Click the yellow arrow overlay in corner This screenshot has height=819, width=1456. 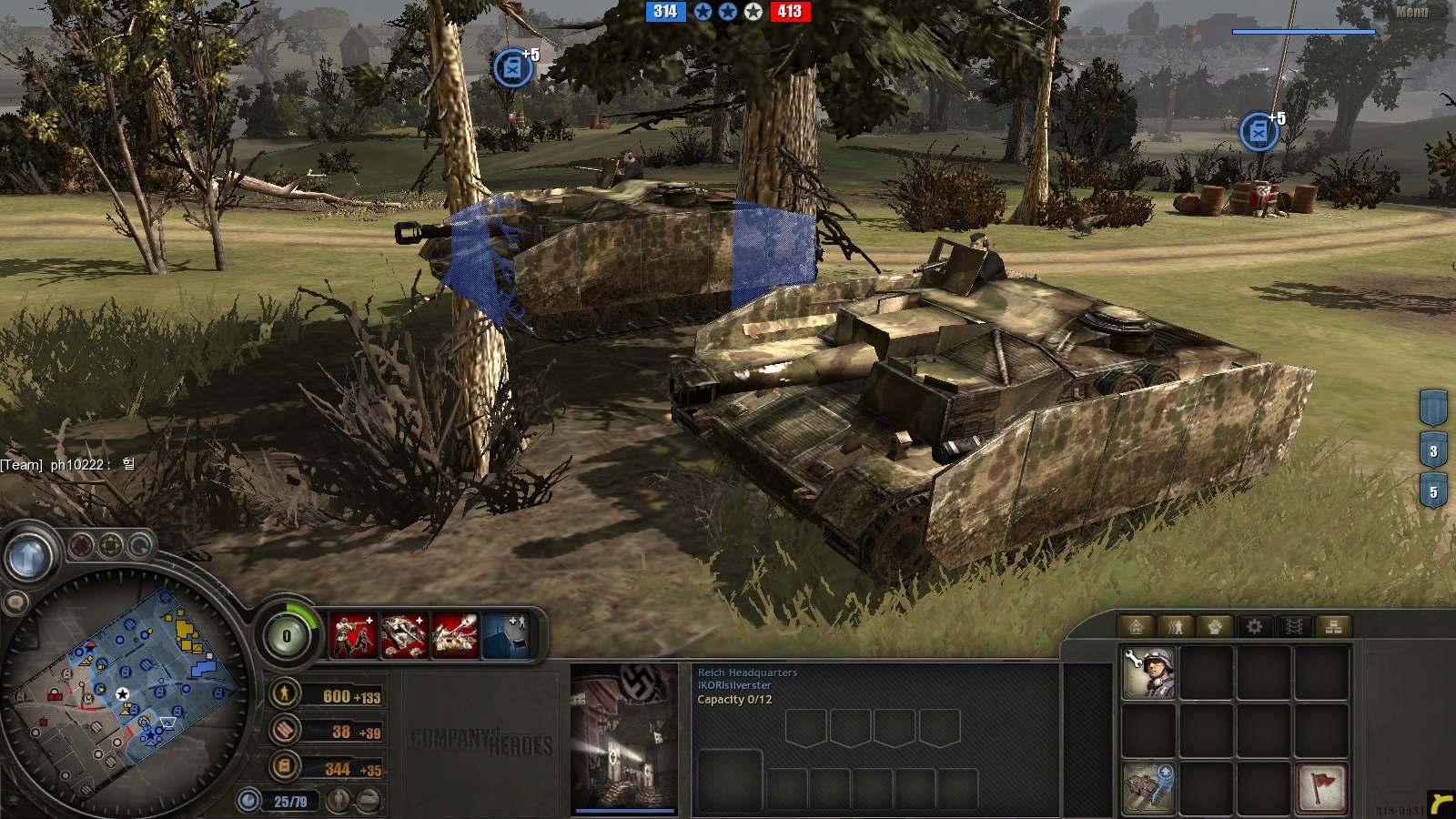click(1440, 804)
